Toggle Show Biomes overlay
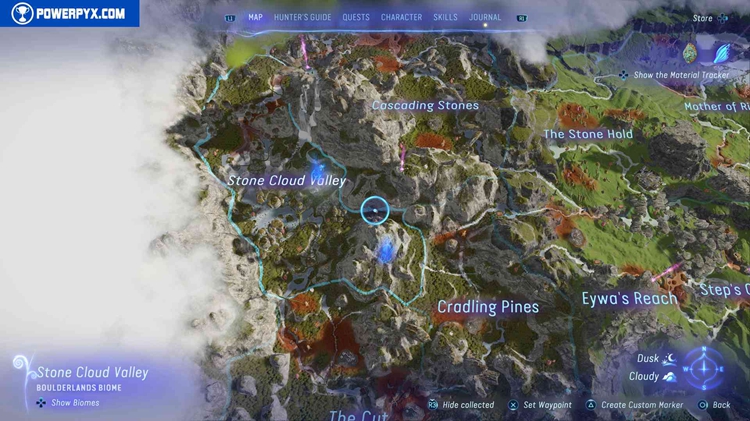 (x=69, y=403)
